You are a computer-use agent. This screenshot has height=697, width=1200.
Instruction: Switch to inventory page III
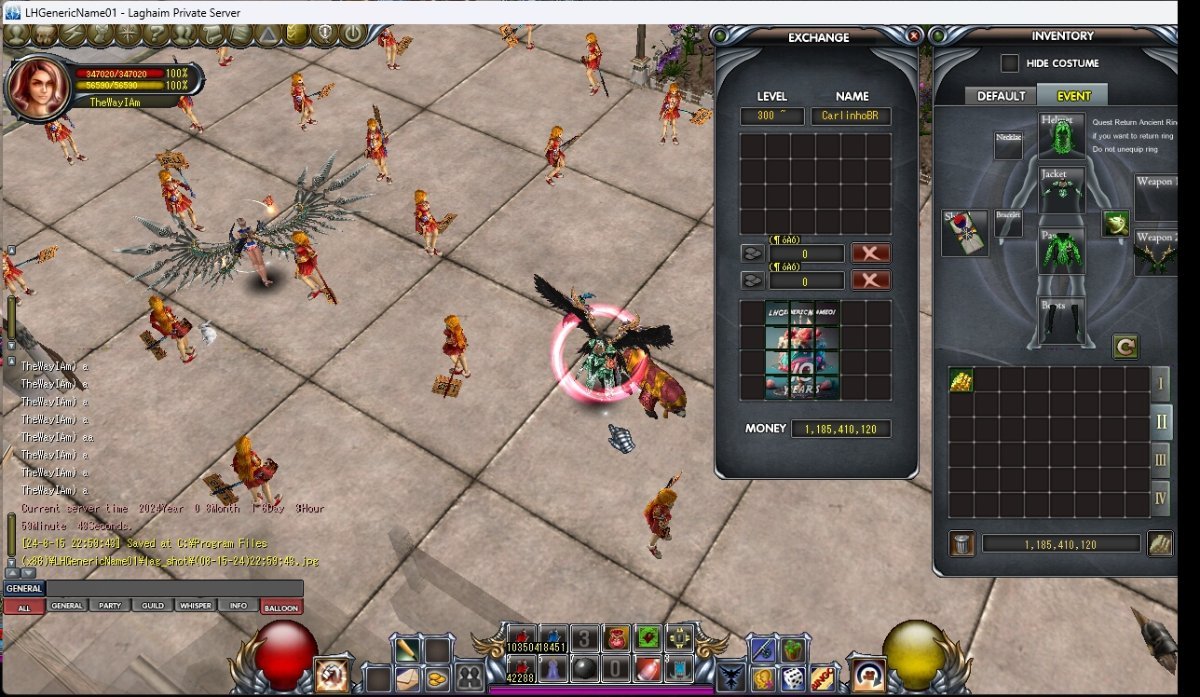pyautogui.click(x=1161, y=460)
